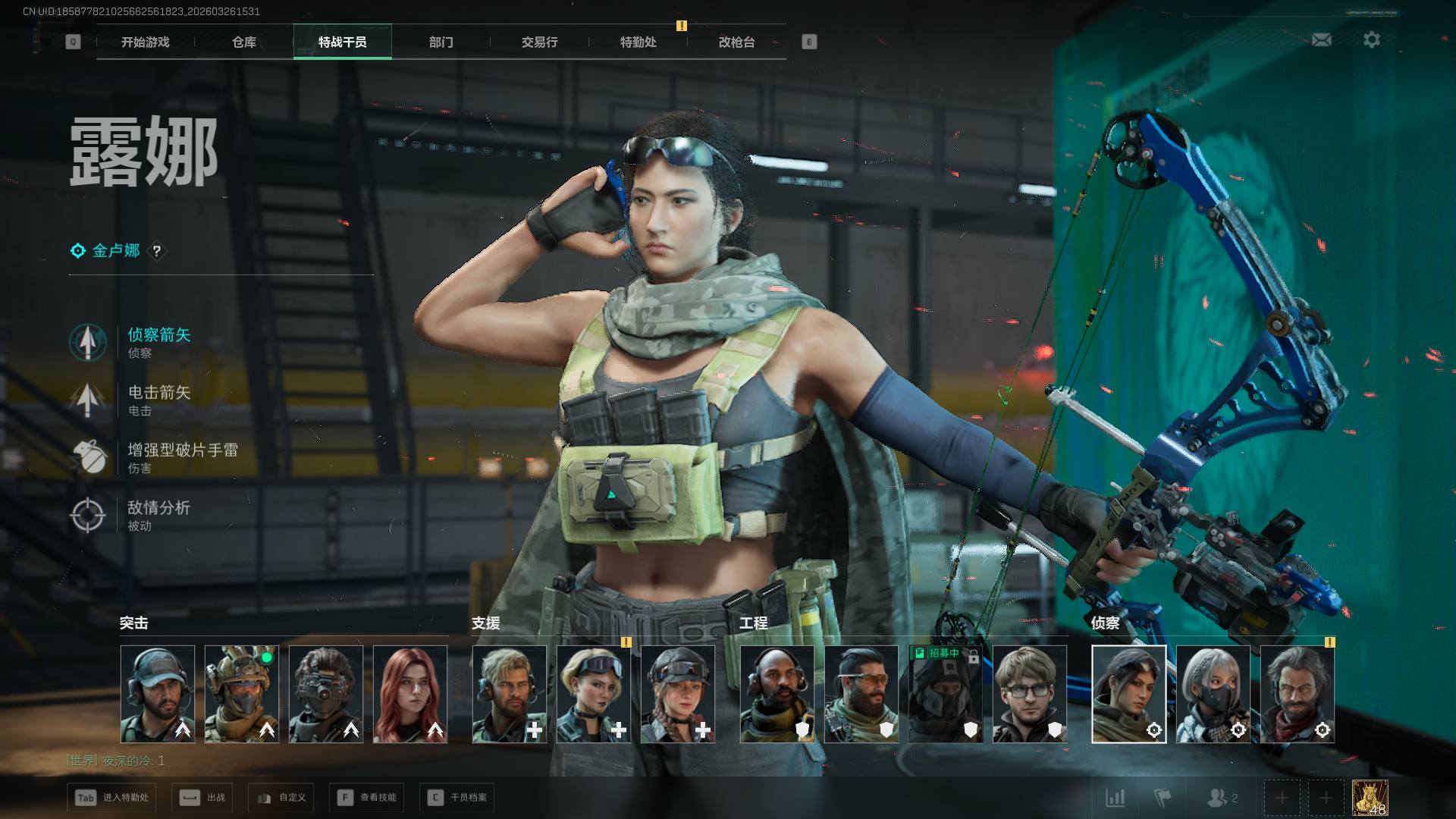Show the 敌情分析 passive skill
This screenshot has width=1456, height=819.
pyautogui.click(x=158, y=514)
